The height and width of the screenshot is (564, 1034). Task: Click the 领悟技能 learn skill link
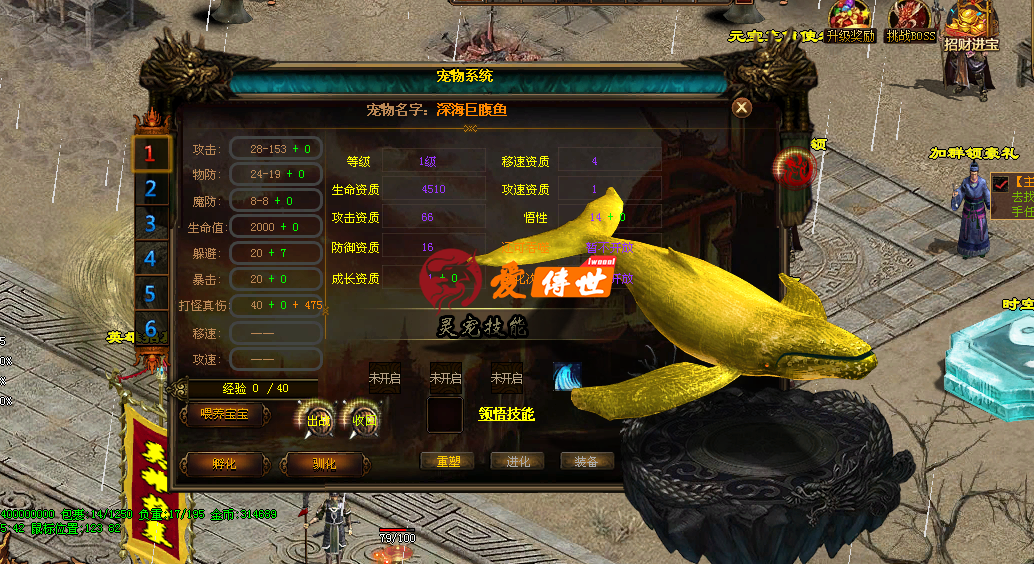[506, 414]
